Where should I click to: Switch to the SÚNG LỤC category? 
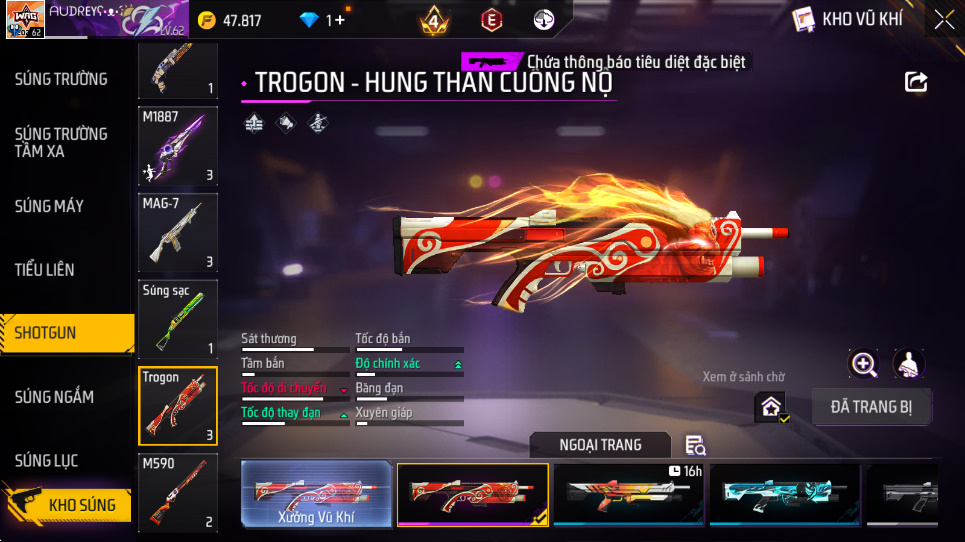click(x=46, y=461)
